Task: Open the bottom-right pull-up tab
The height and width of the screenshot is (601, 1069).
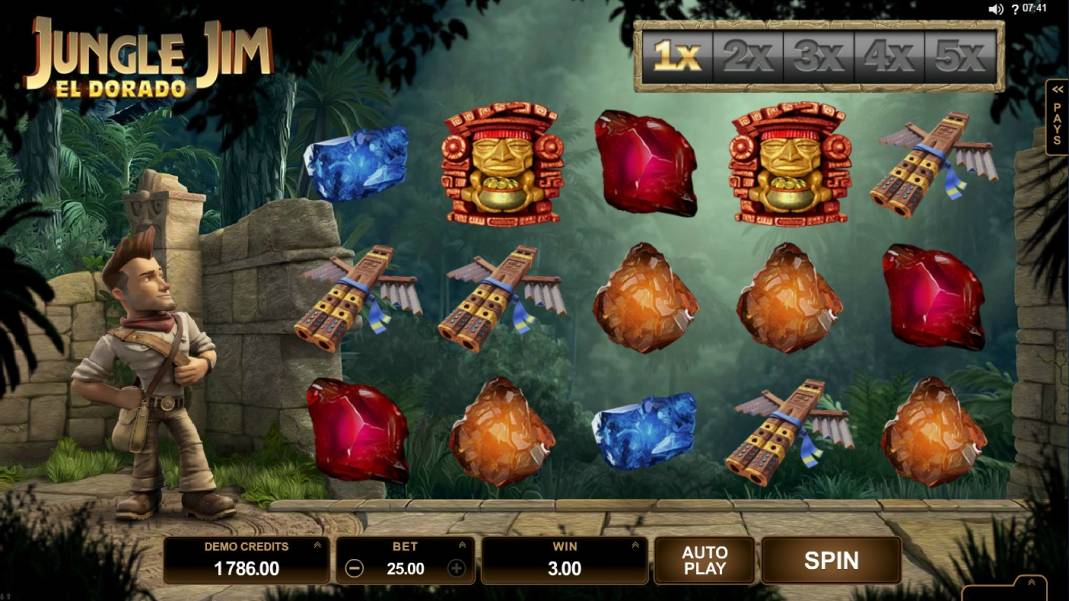Action: click(1029, 583)
